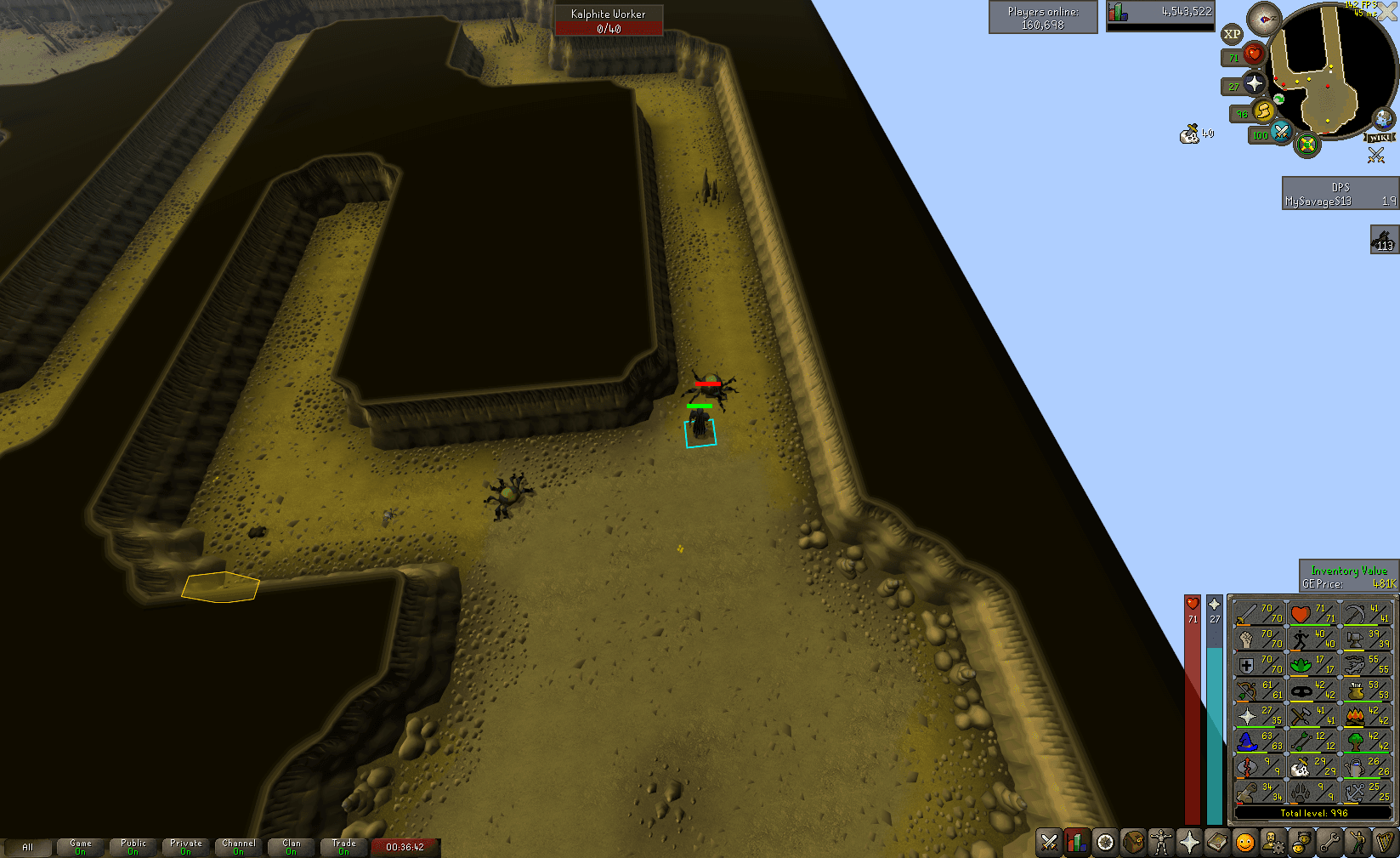1400x858 pixels.
Task: Open settings via the wrench icon
Action: point(1328,844)
